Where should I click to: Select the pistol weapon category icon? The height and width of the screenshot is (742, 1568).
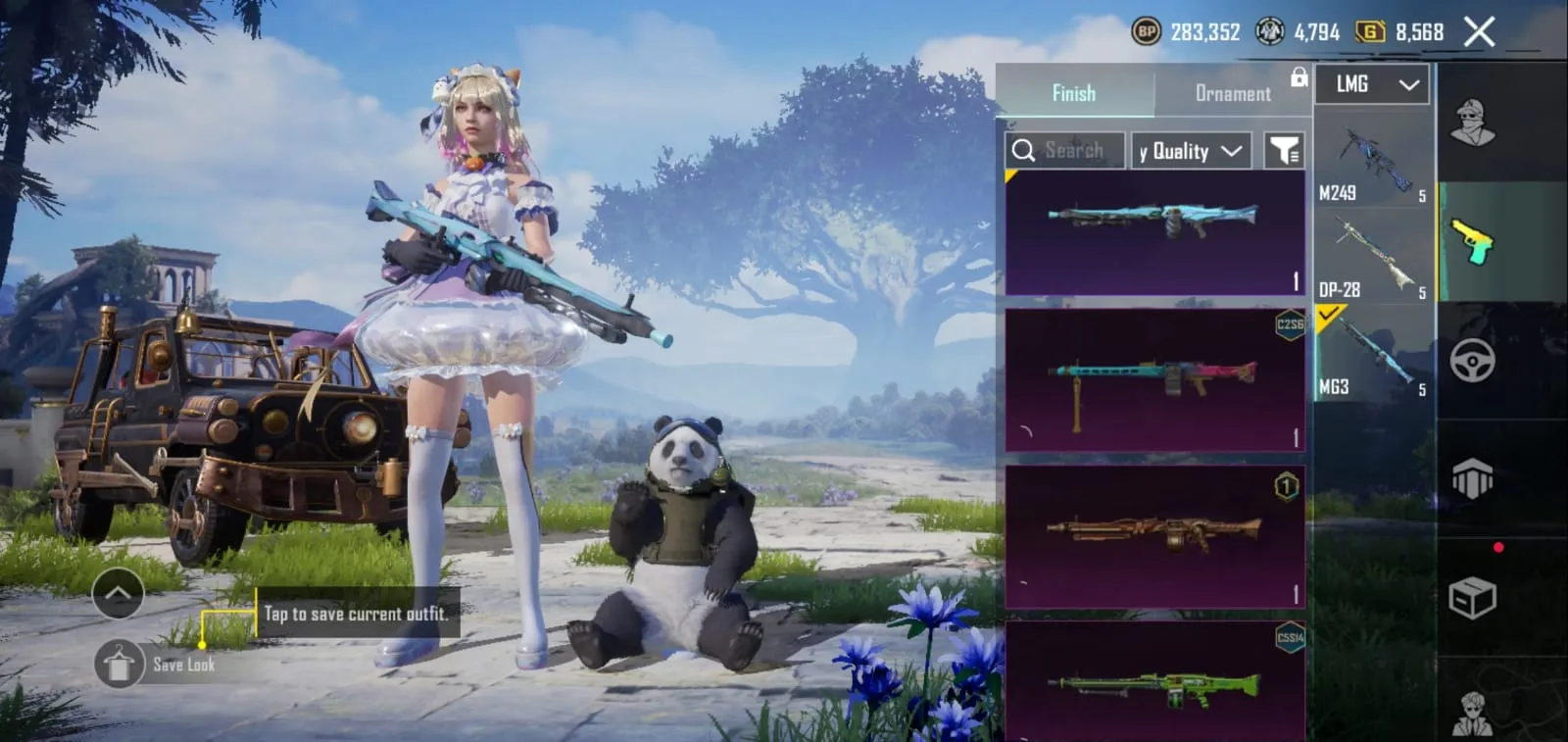coord(1472,245)
